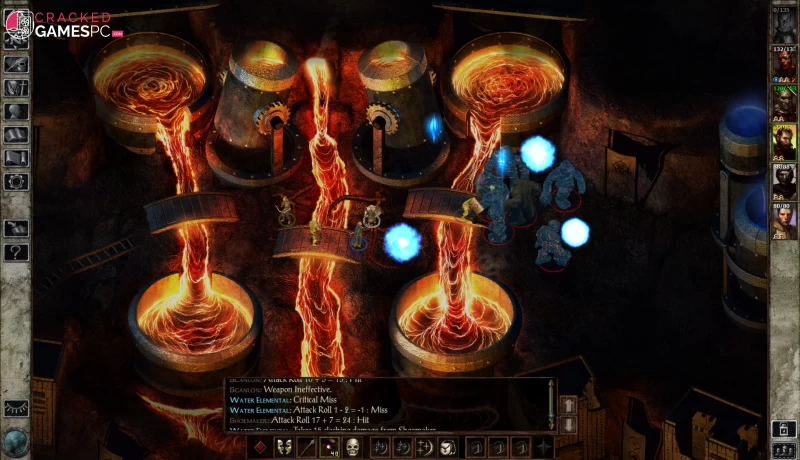Viewport: 800px width, 460px height.
Task: Use the quick item with 40 count
Action: tap(330, 447)
